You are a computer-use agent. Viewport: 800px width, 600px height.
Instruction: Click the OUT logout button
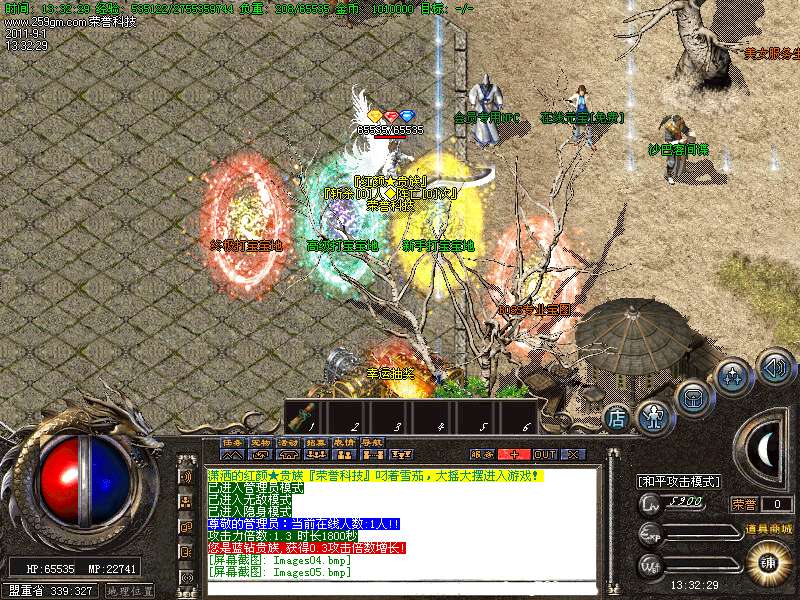[x=545, y=454]
